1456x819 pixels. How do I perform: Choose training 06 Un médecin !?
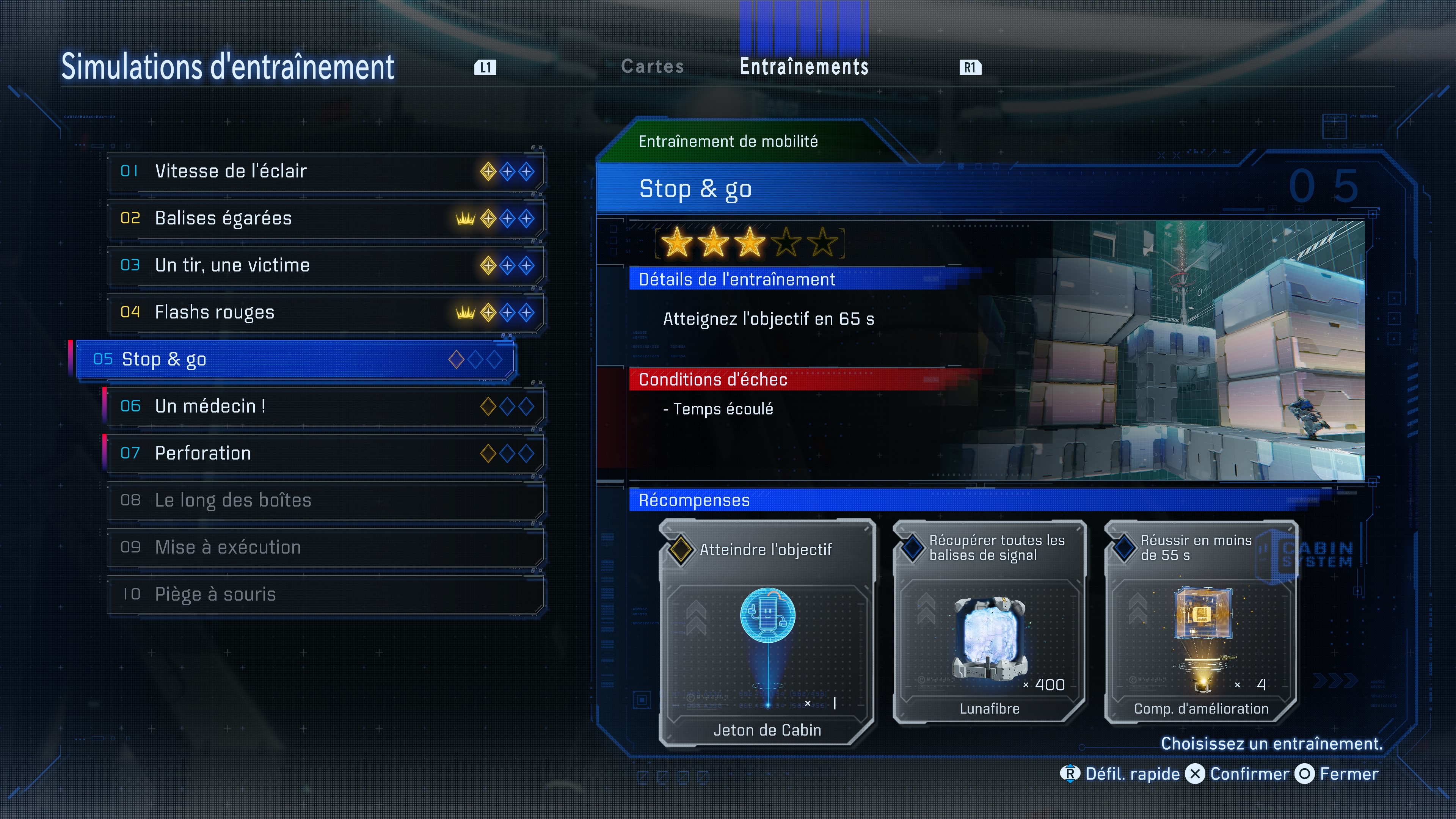[x=325, y=406]
